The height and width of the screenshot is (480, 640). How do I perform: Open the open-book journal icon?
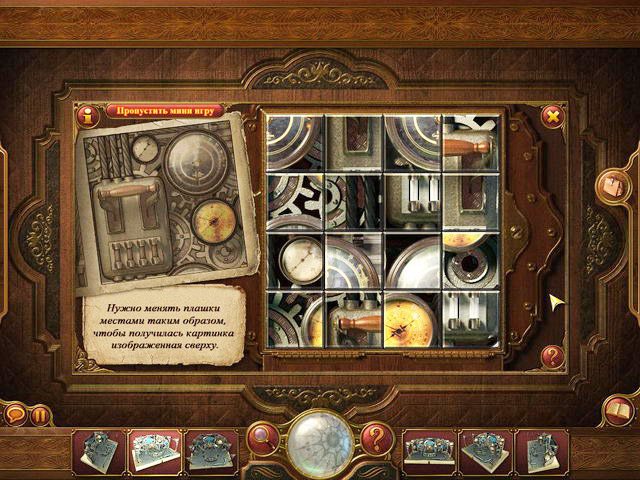tap(619, 411)
